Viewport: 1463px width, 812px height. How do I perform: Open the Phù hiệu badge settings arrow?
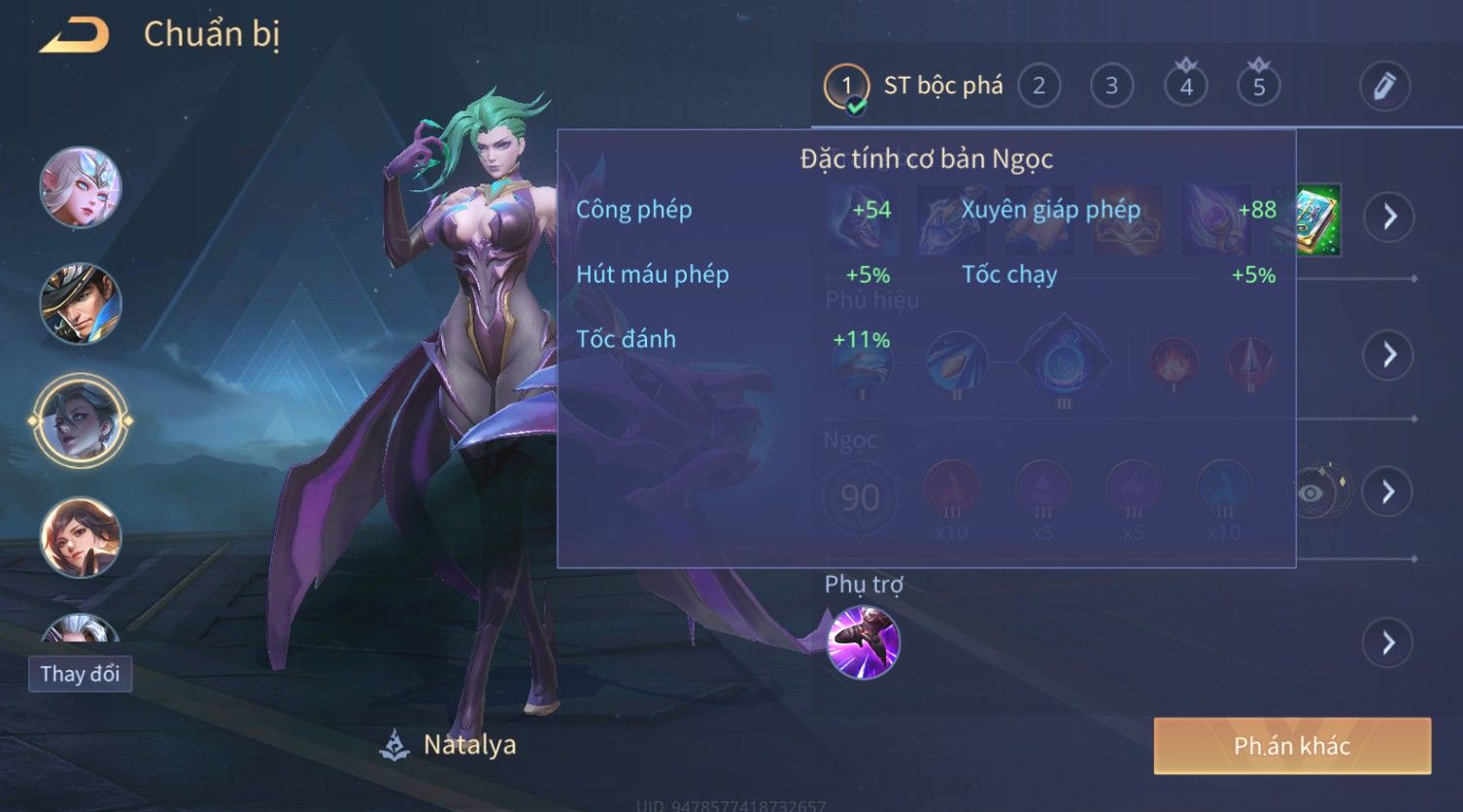click(x=1389, y=355)
